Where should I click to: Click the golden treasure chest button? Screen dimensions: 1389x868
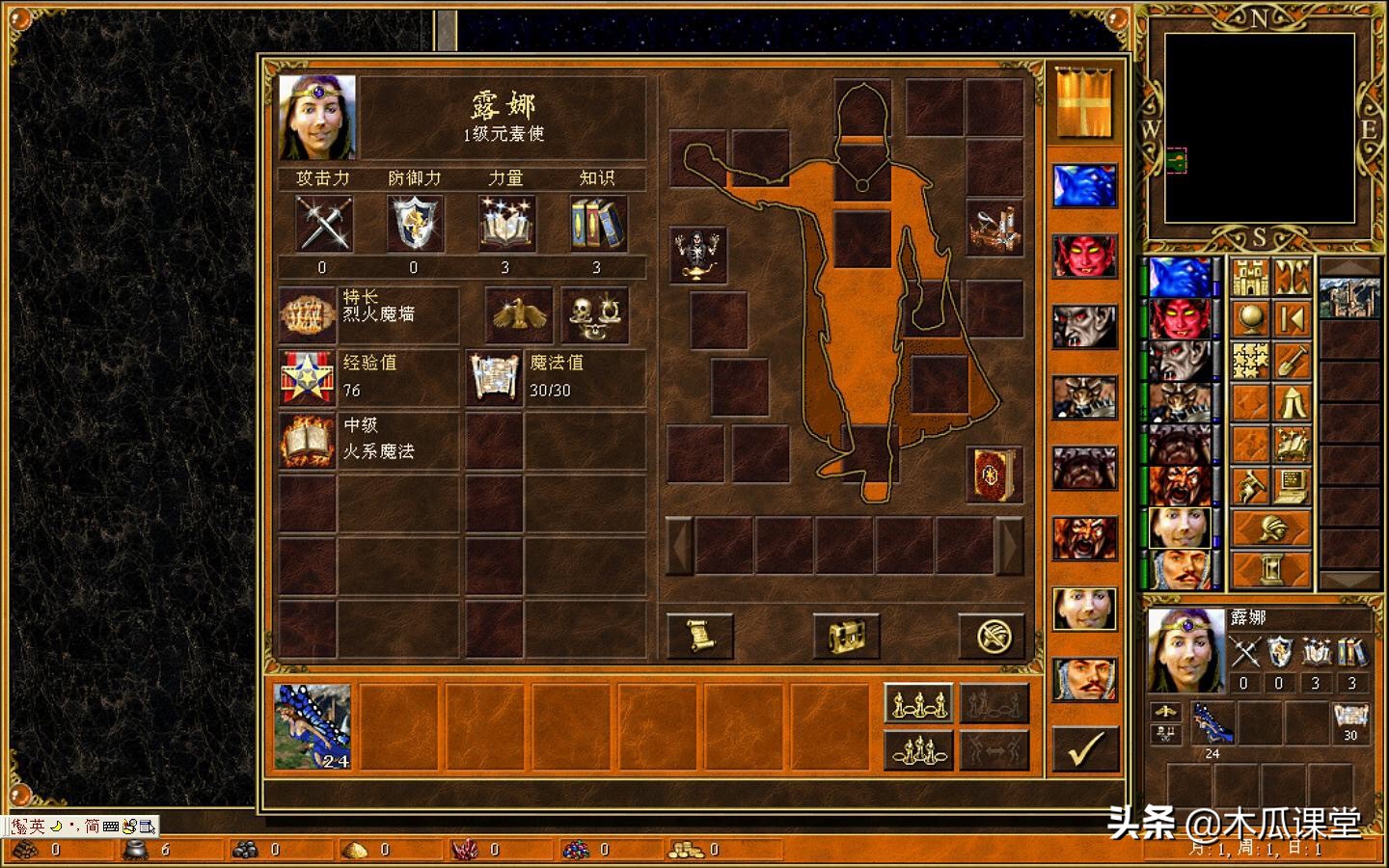pos(846,637)
